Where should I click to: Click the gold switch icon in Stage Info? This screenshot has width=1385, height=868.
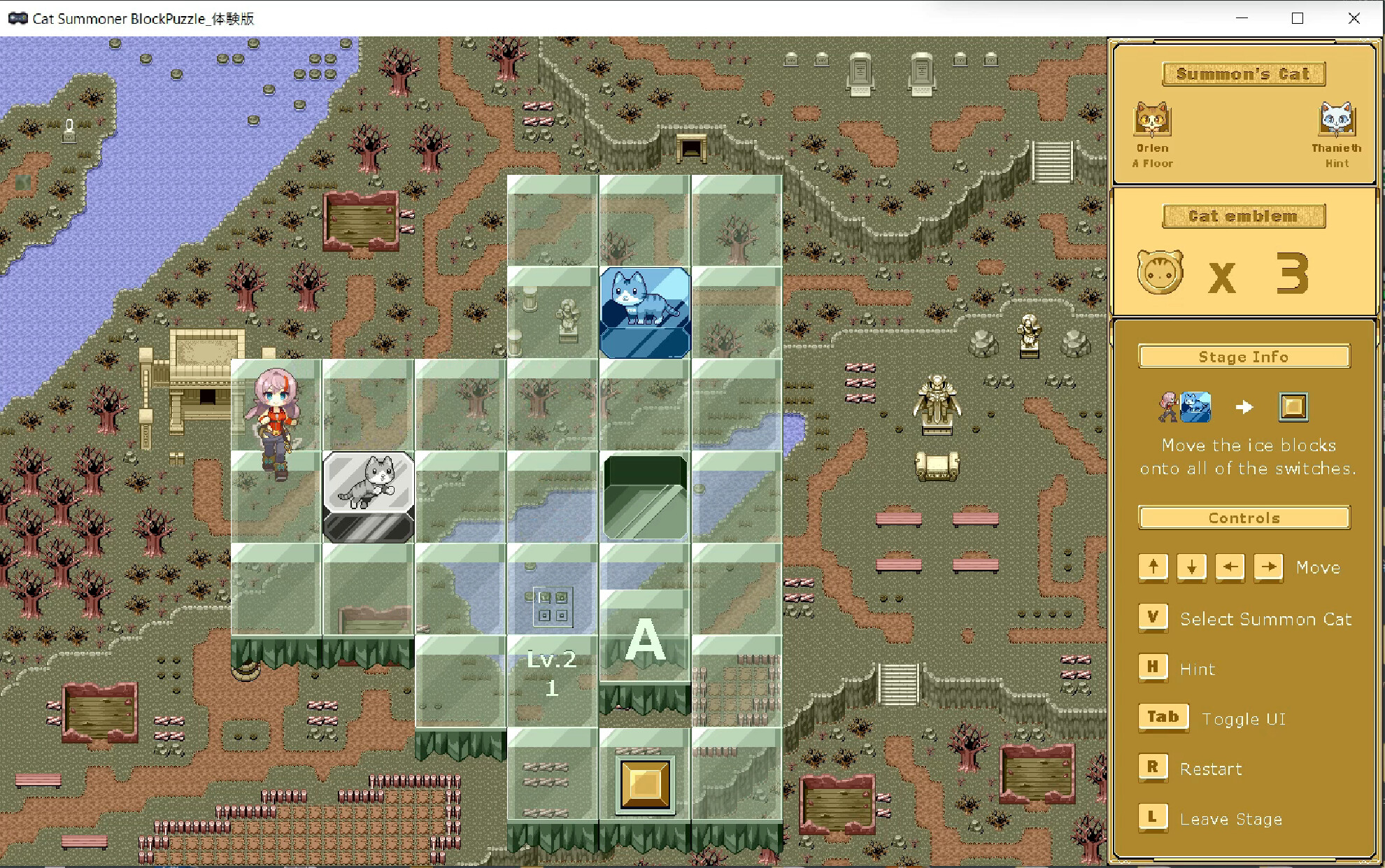pyautogui.click(x=1292, y=406)
